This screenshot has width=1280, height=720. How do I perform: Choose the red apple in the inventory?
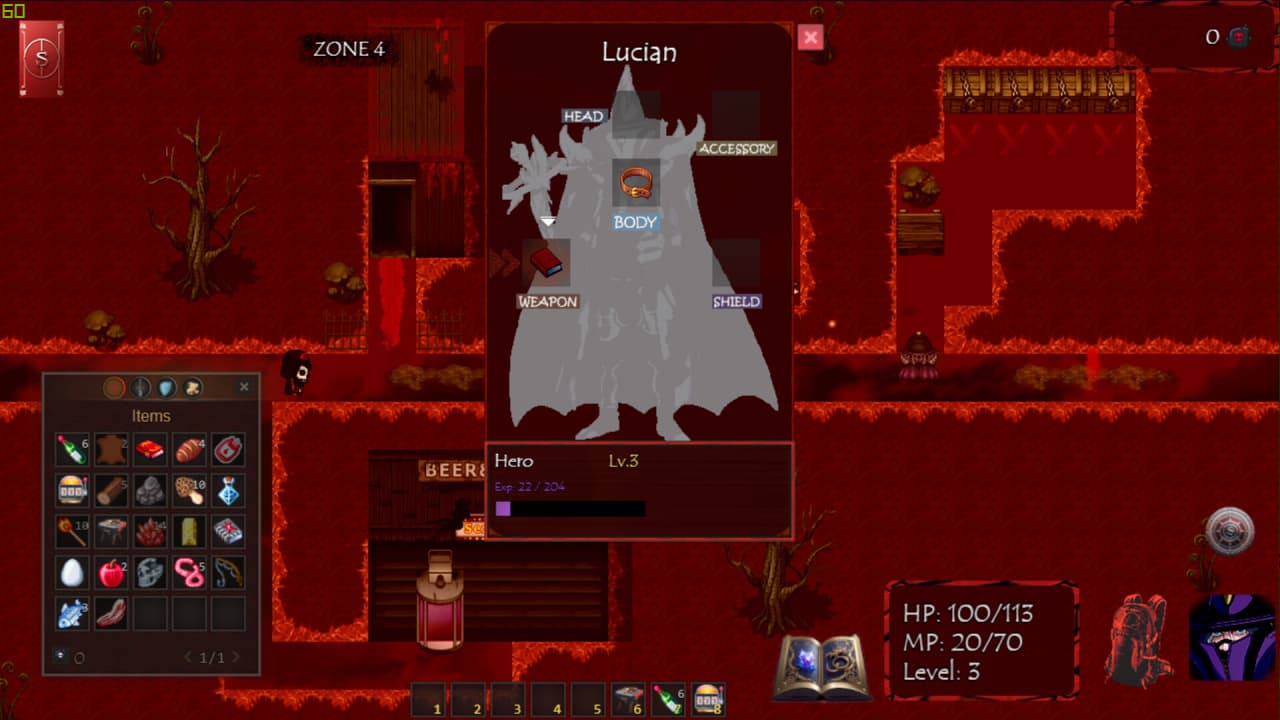[x=111, y=572]
